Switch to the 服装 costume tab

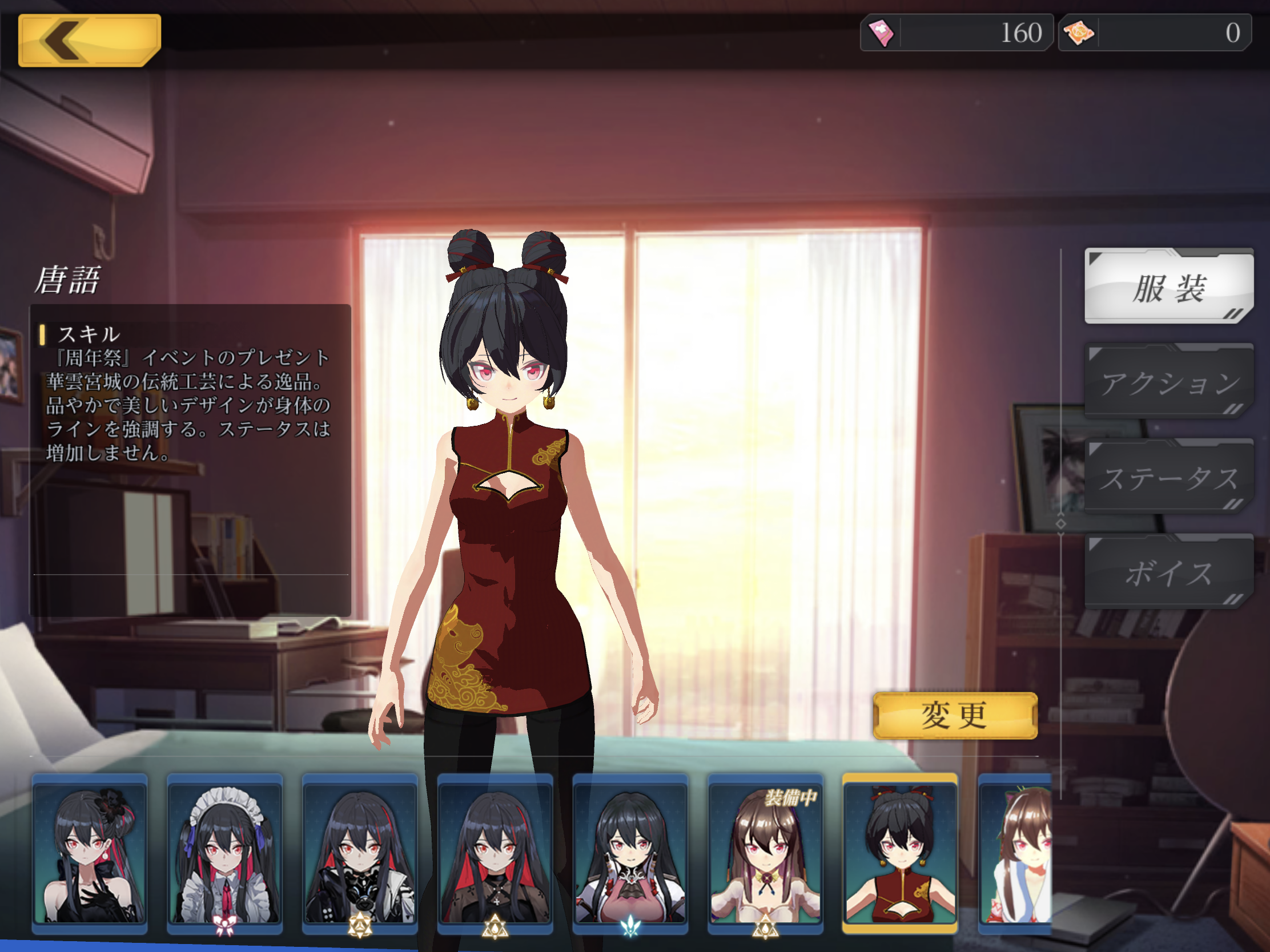point(1168,287)
